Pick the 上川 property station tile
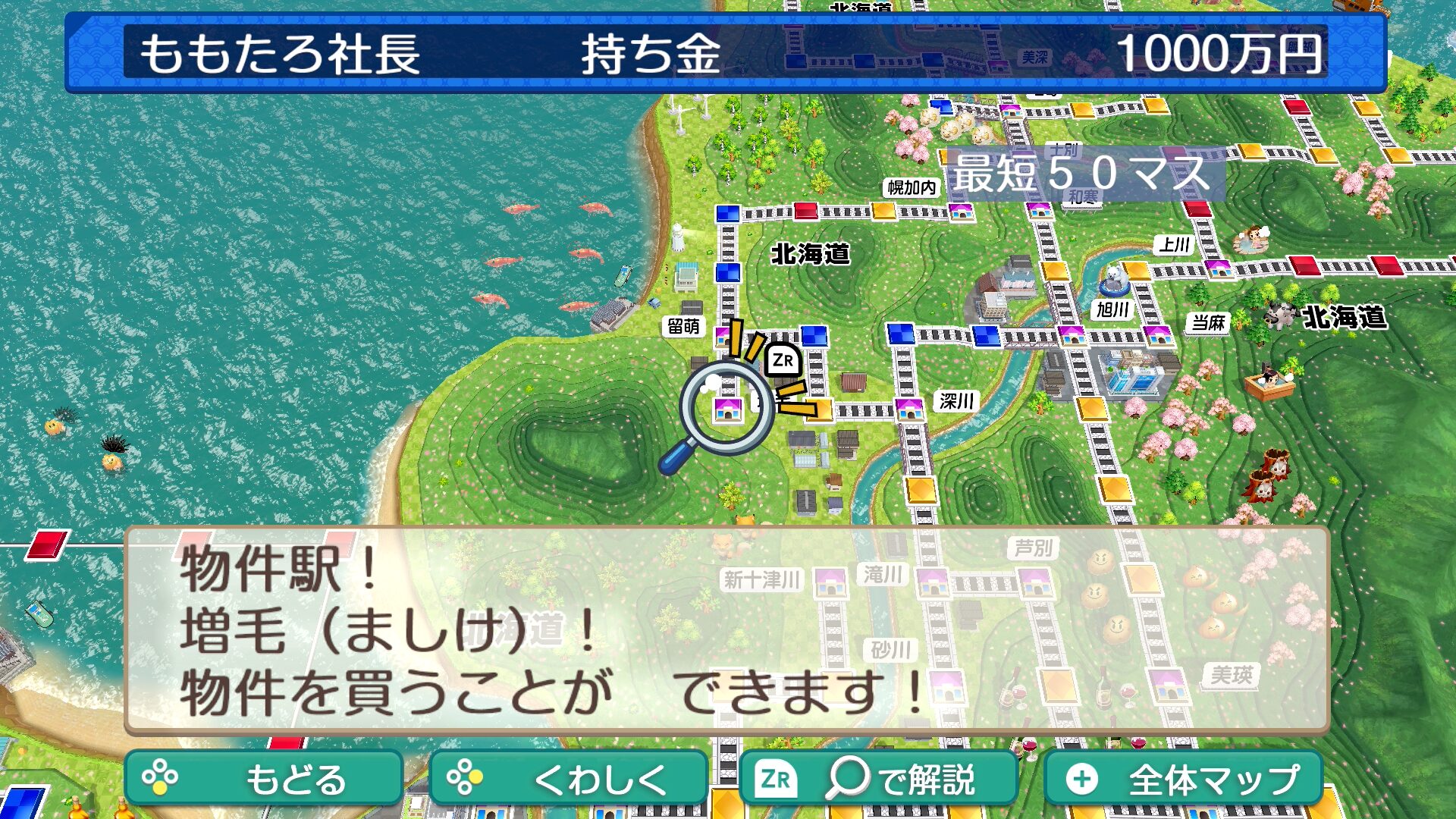1456x819 pixels. [1218, 268]
